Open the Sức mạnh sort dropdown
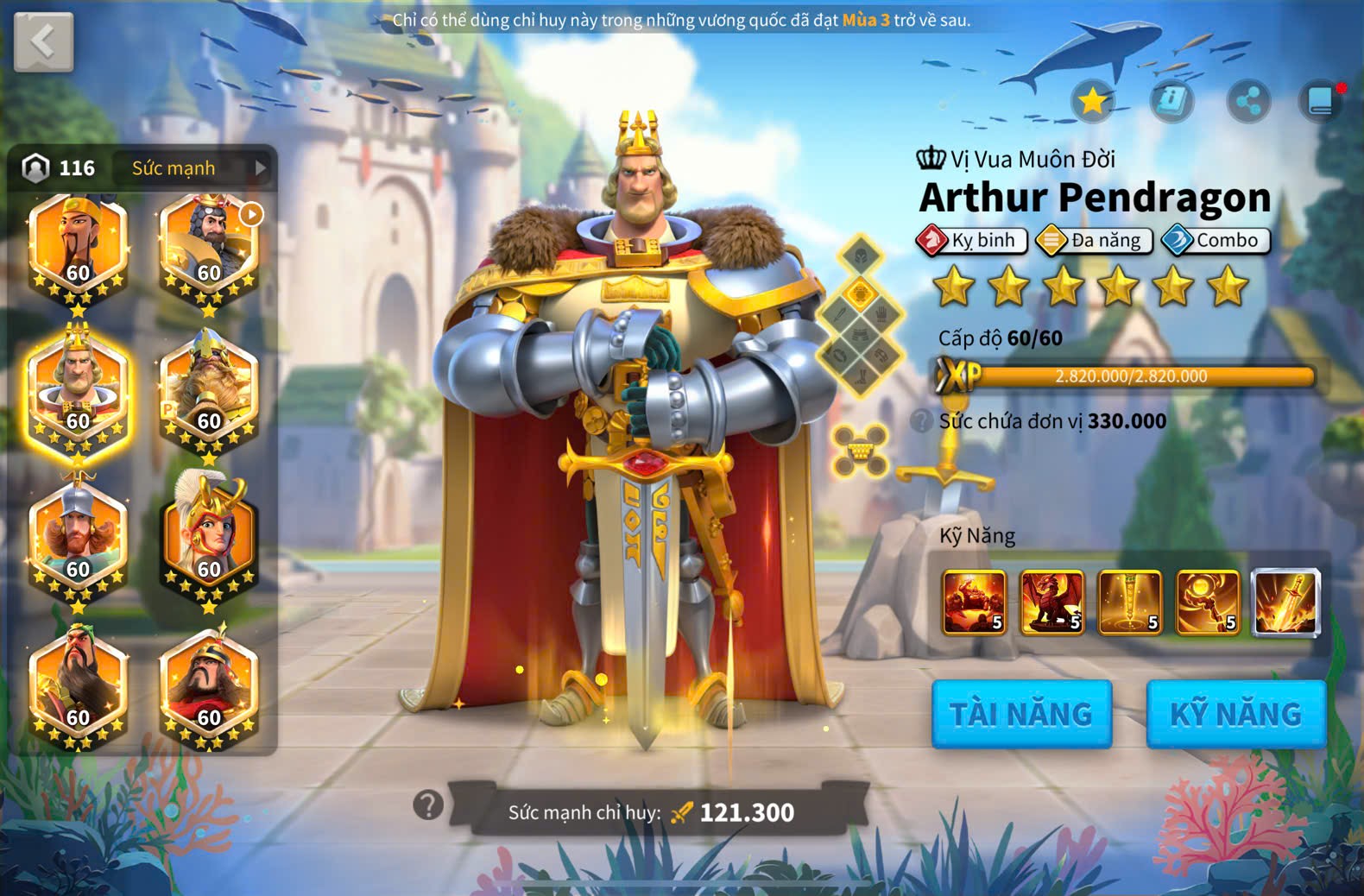Screen dimensions: 1364x896 [x=197, y=167]
